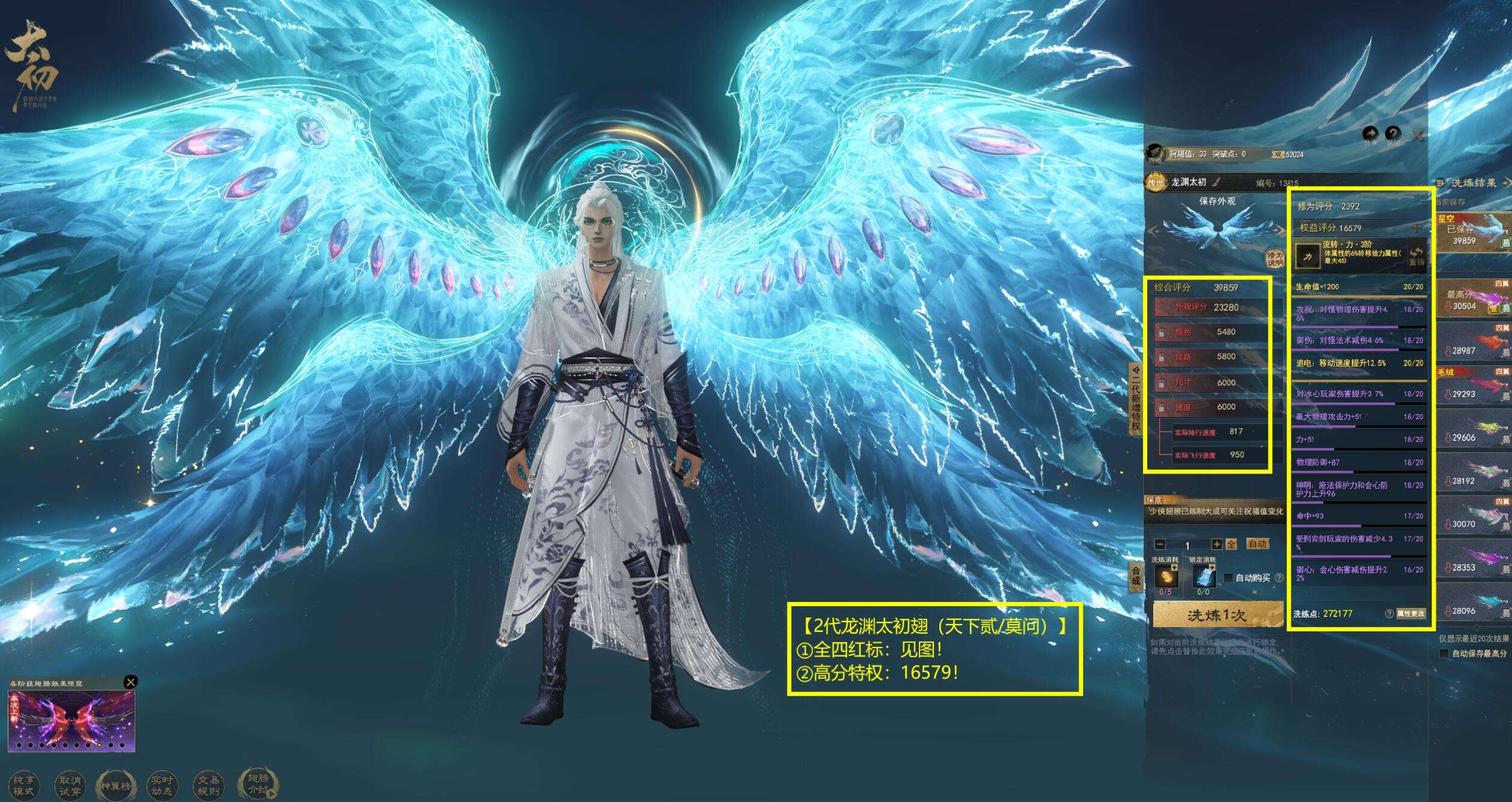Screen dimensions: 1512x802
Task: Activate the 自动 auto-refine button
Action: pos(1257,544)
